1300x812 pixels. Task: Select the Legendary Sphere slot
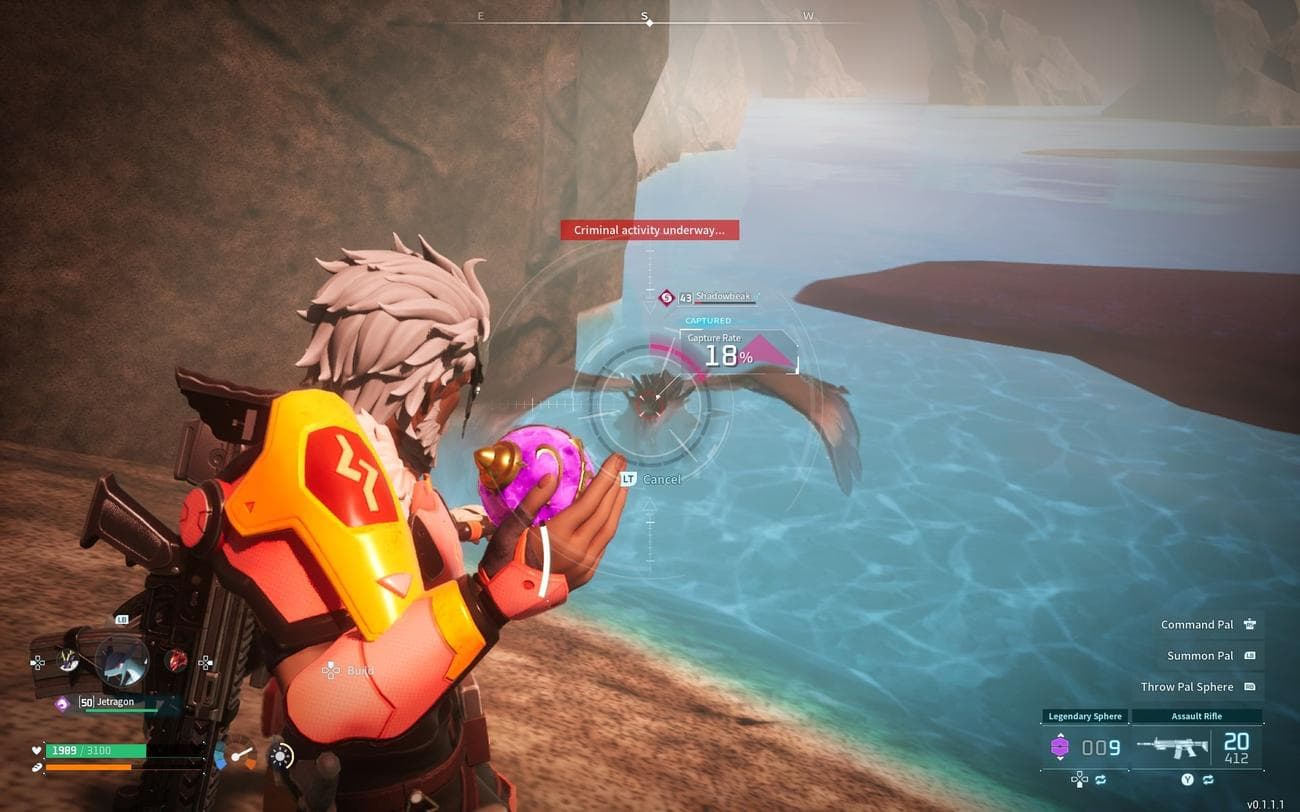click(1084, 747)
